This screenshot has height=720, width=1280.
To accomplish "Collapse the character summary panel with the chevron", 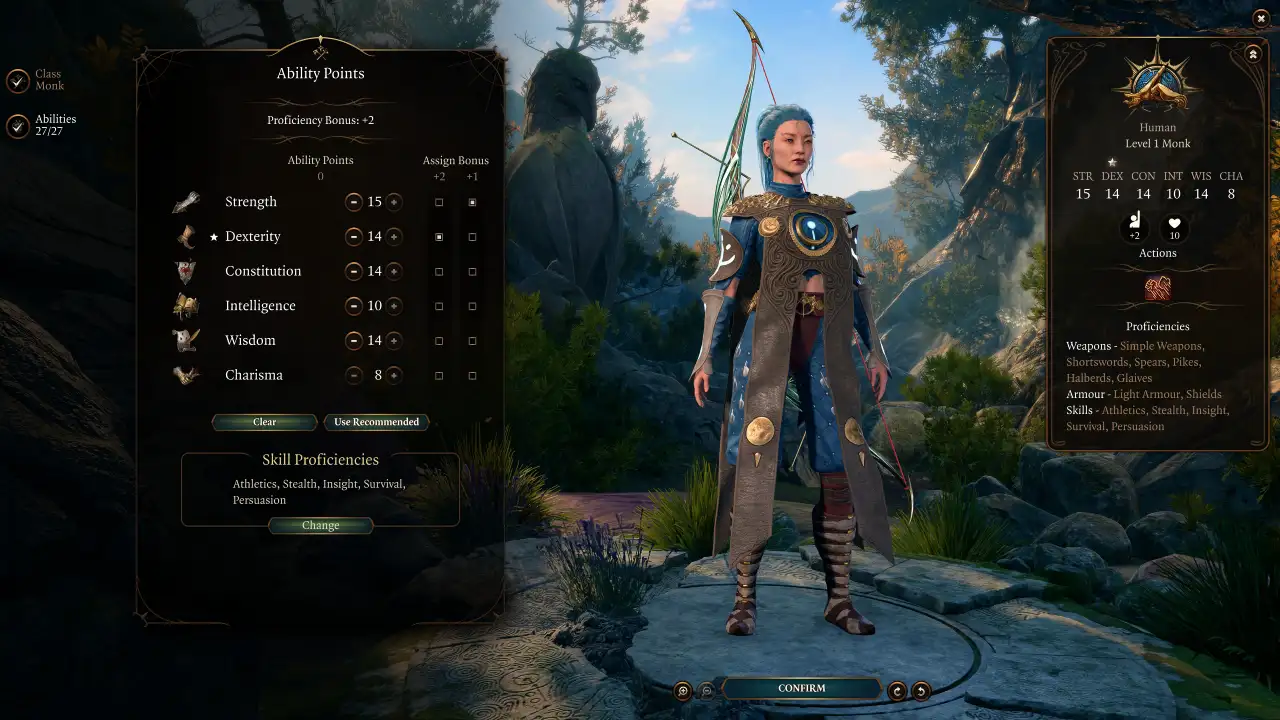I will (x=1253, y=53).
